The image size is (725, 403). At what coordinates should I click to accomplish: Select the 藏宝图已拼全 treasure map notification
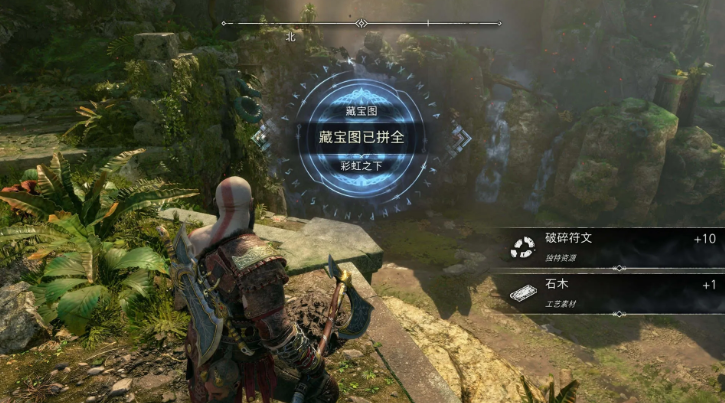coord(361,137)
